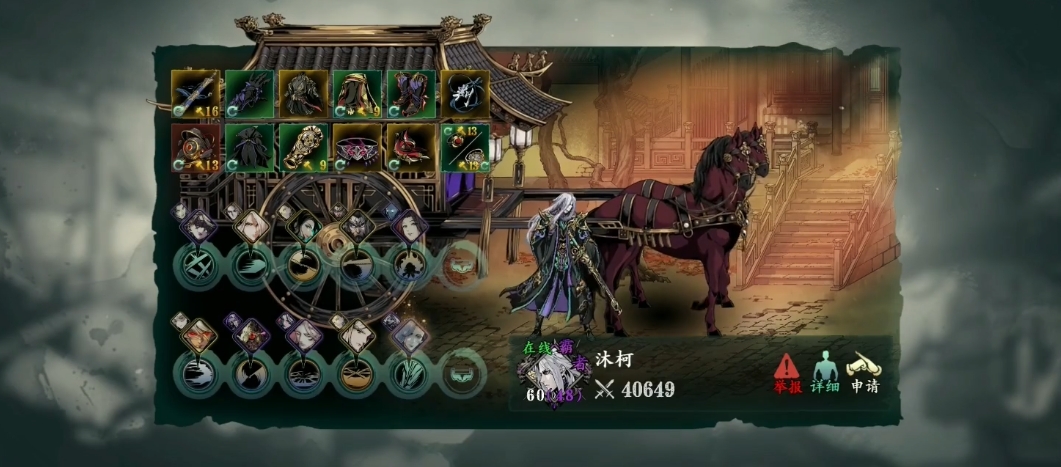Inspect the paired rings slot with +13
The image size is (1061, 467).
[465, 147]
